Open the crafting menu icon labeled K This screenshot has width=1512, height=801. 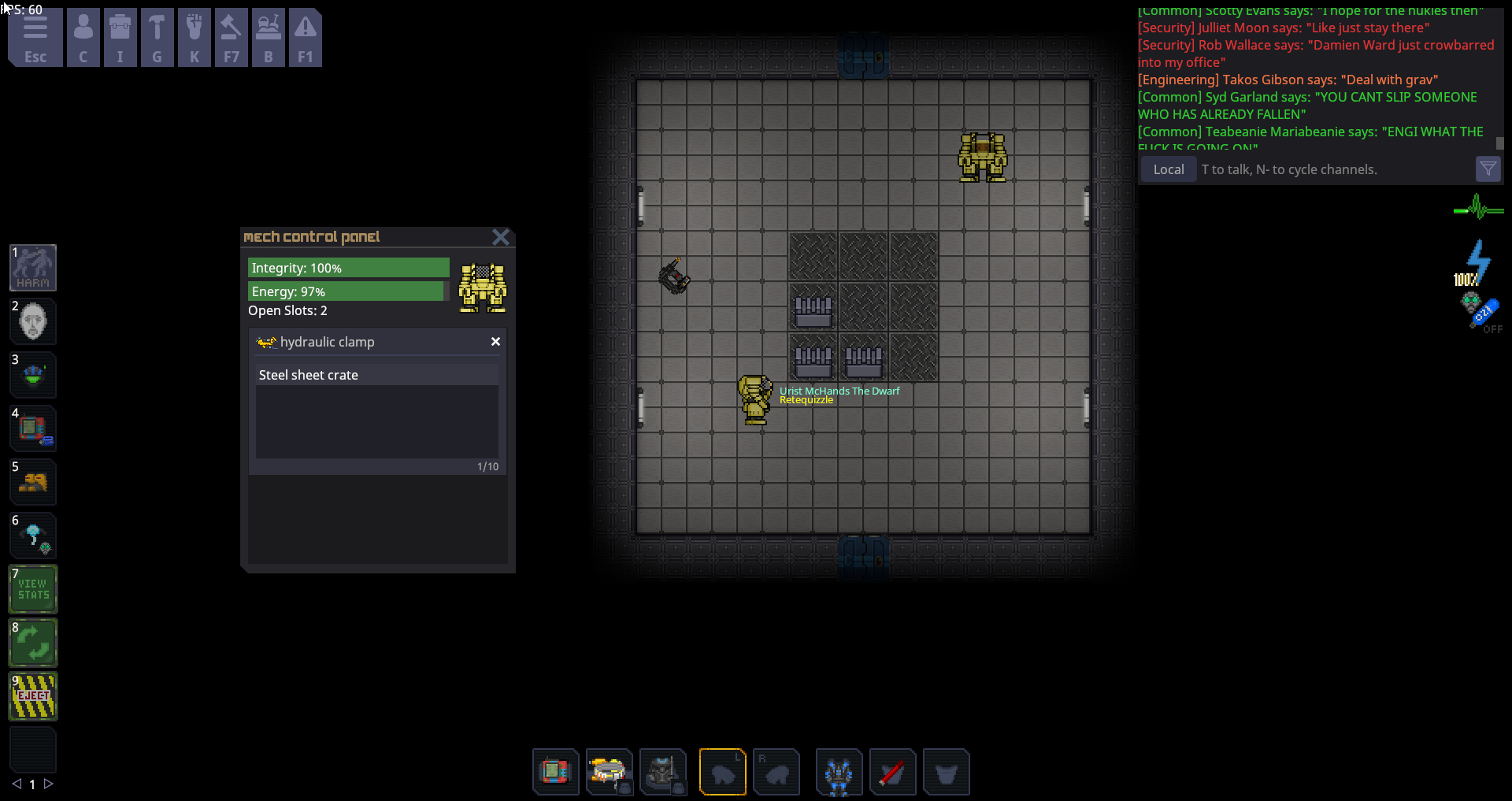click(195, 37)
